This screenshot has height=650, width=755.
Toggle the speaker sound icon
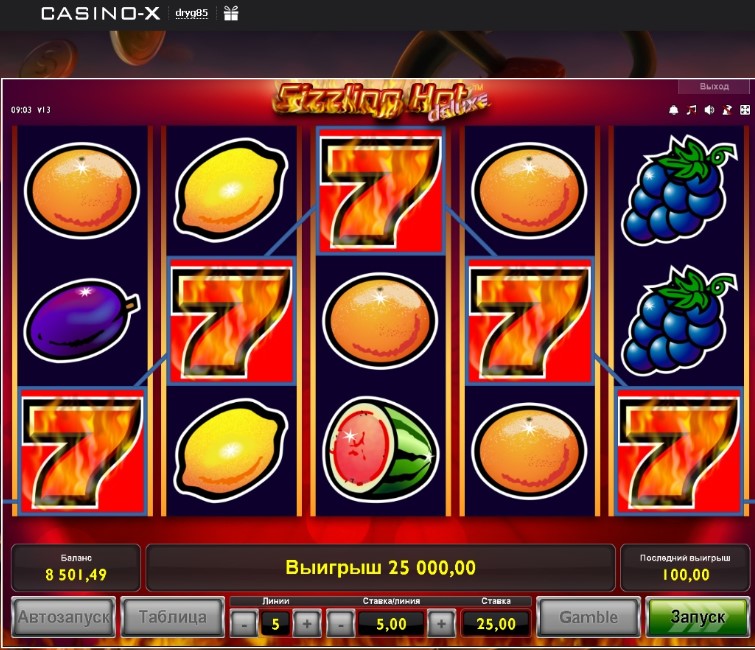[709, 110]
